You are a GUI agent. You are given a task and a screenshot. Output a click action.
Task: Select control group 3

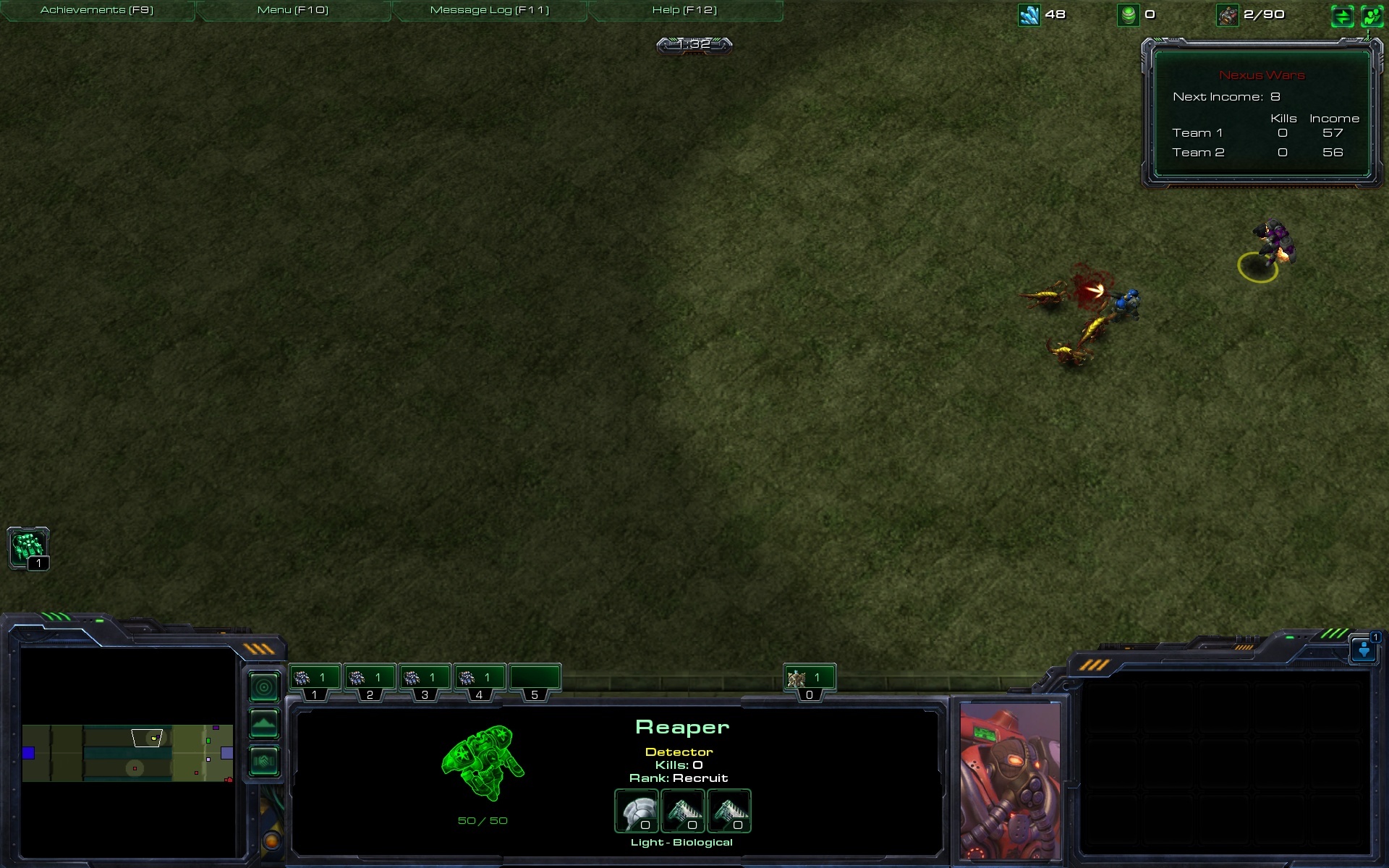click(425, 678)
